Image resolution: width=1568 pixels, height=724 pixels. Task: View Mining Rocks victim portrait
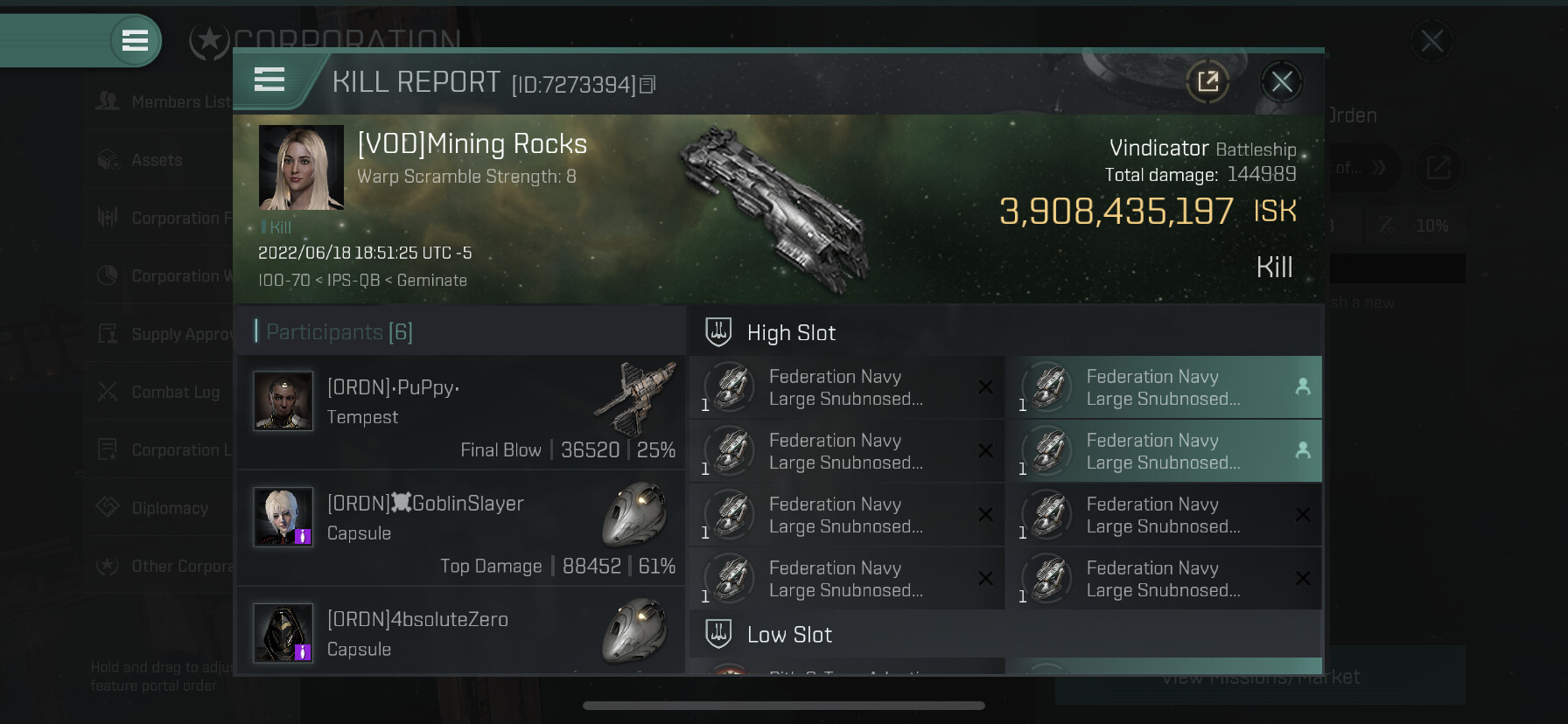coord(301,168)
